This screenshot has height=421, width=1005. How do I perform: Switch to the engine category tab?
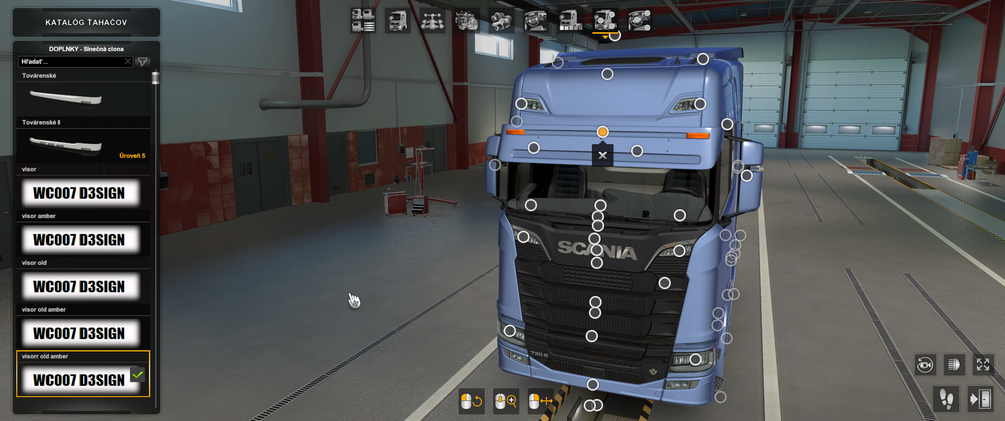click(467, 20)
